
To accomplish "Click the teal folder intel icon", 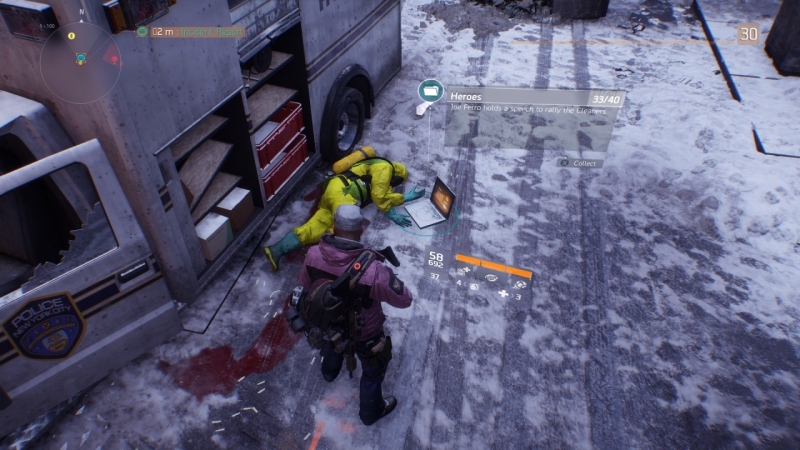I will point(431,92).
